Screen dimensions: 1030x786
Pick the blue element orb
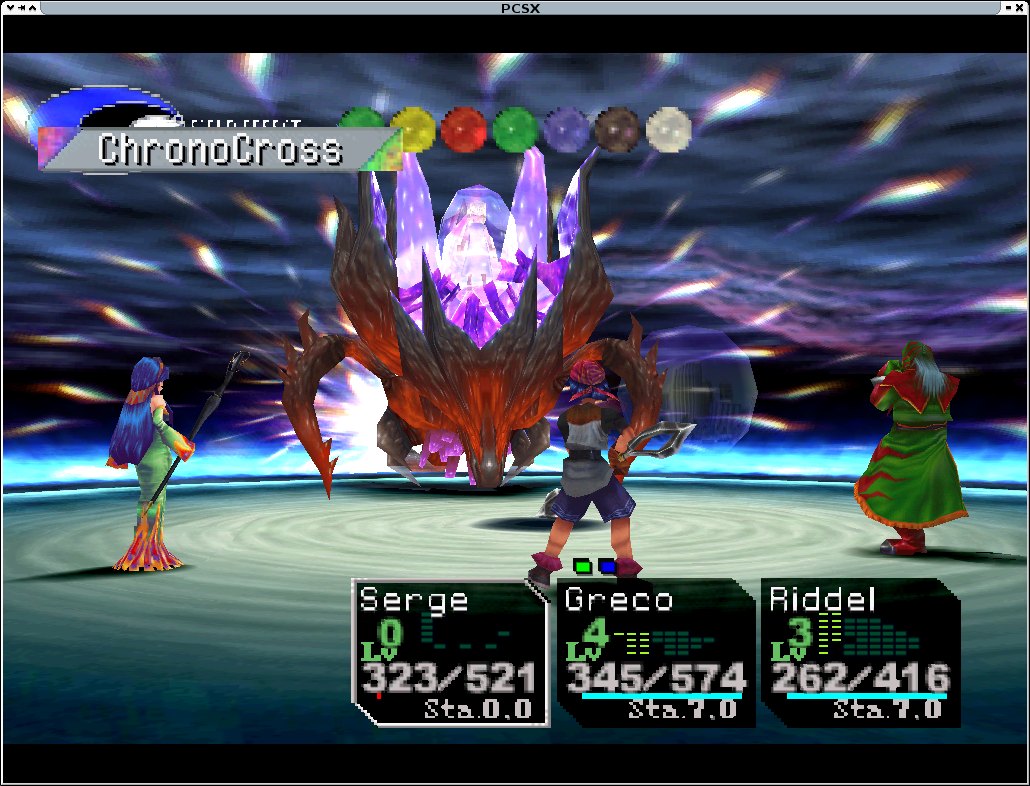(x=567, y=128)
